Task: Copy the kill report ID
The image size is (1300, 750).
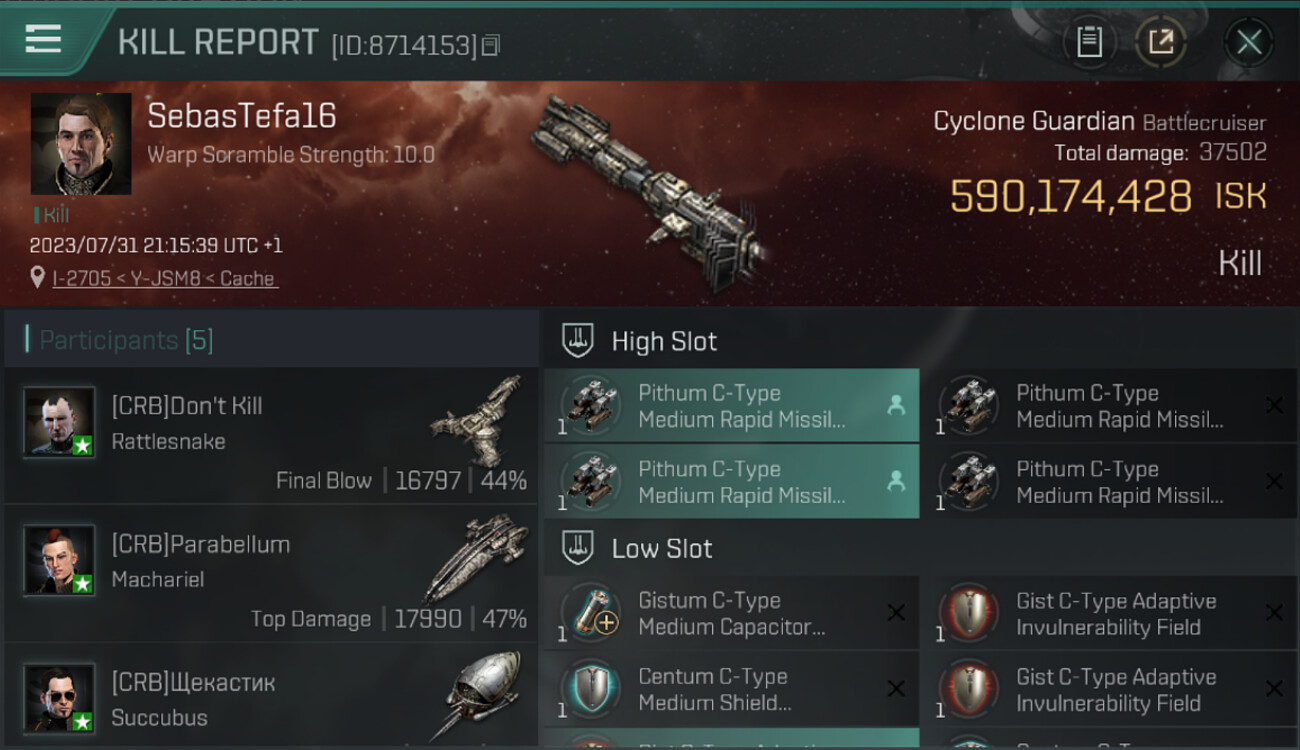Action: click(490, 45)
